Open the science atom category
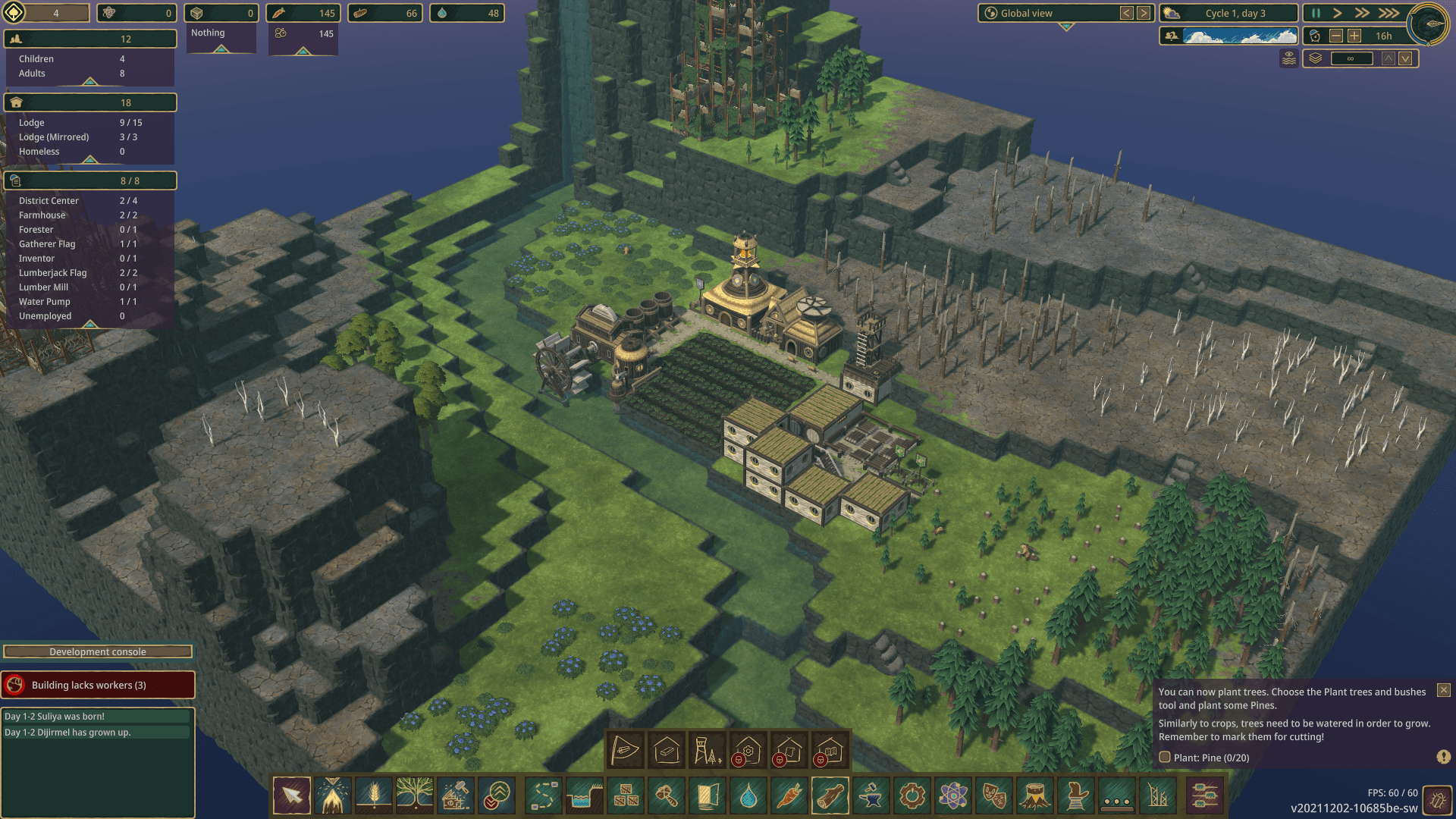 click(953, 796)
